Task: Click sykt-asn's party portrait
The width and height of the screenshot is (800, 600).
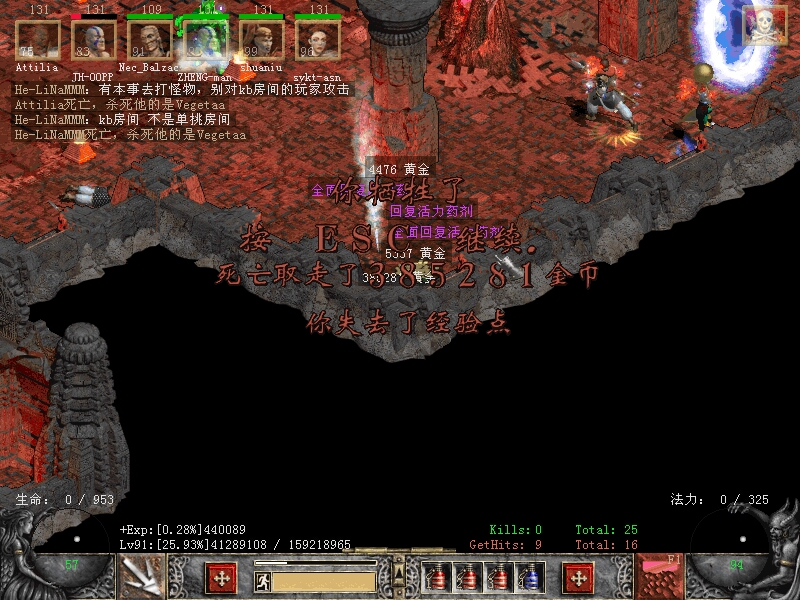Action: pos(318,40)
